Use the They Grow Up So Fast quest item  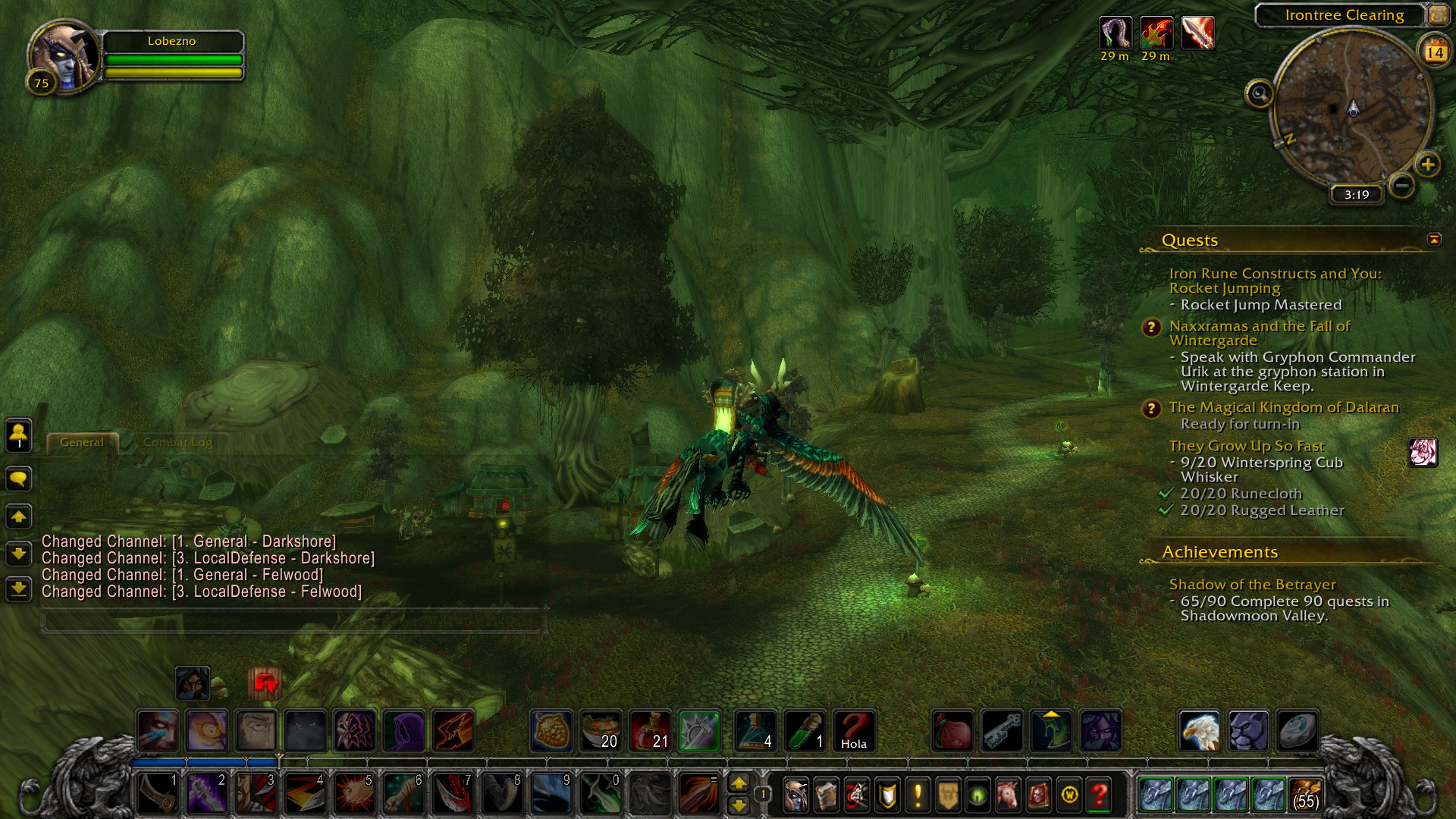point(1423,452)
